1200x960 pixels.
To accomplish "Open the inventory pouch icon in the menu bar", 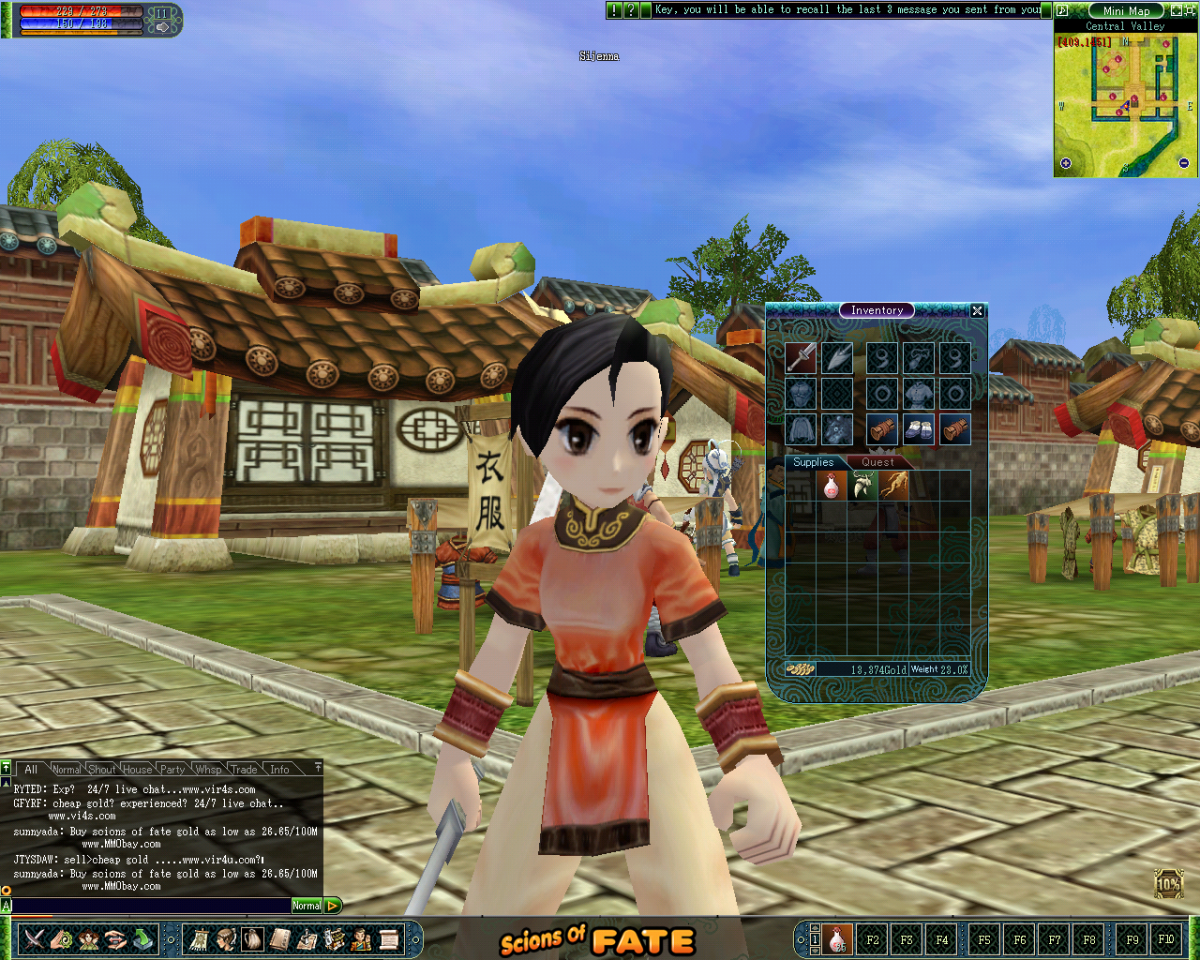I will (x=253, y=939).
